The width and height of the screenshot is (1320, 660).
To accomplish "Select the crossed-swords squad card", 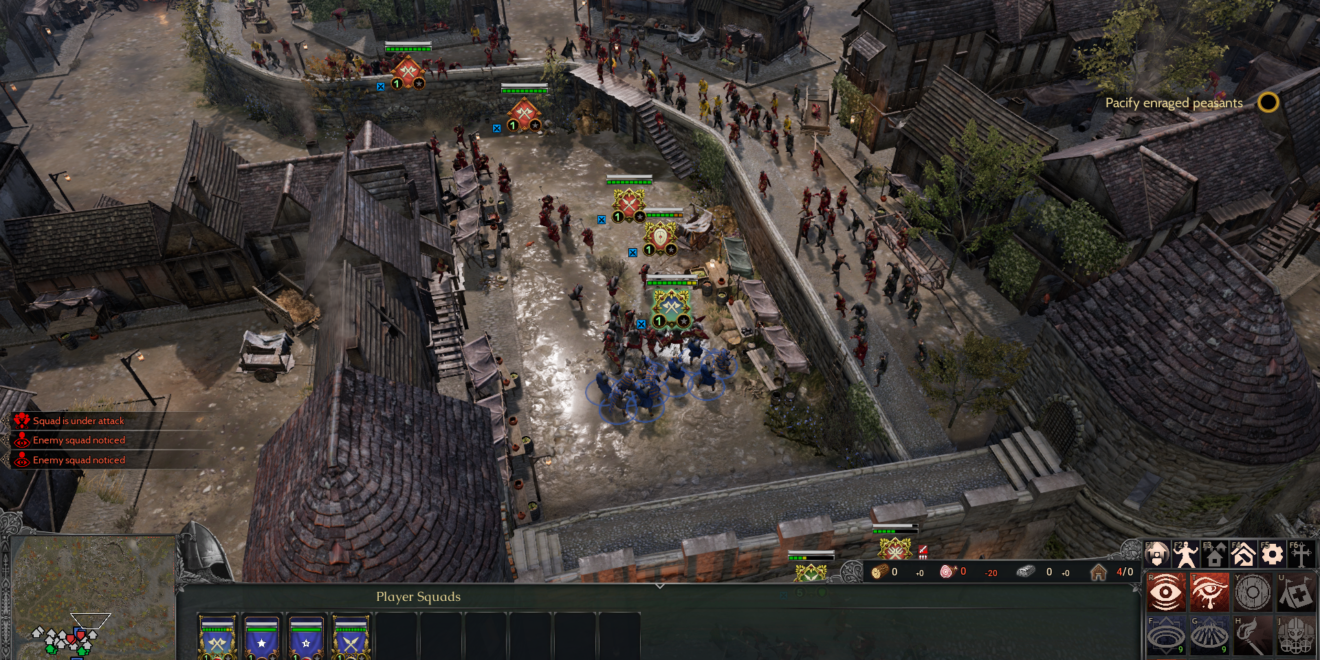I will click(x=351, y=637).
